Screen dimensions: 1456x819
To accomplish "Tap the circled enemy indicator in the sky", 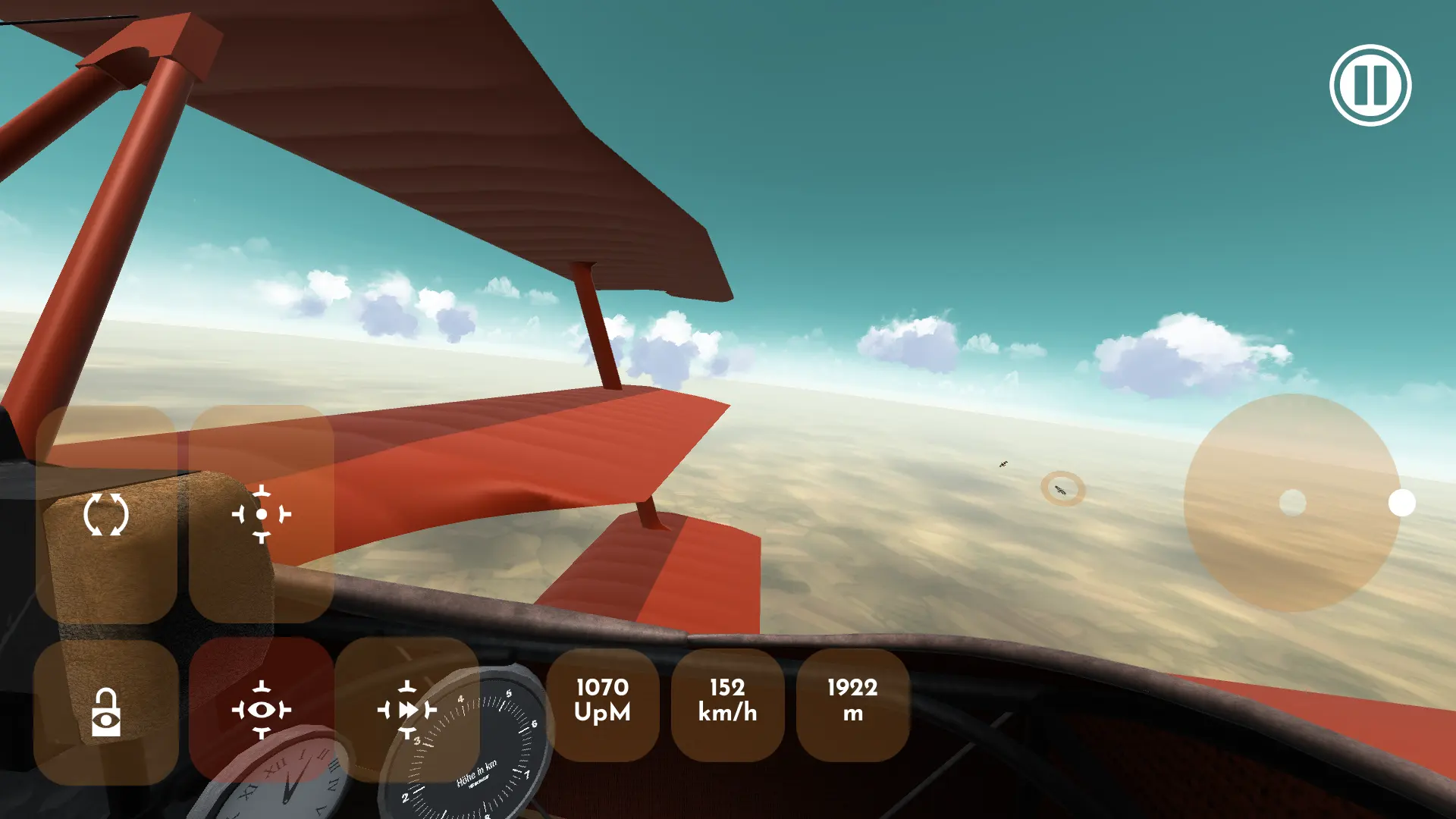I will [1061, 489].
